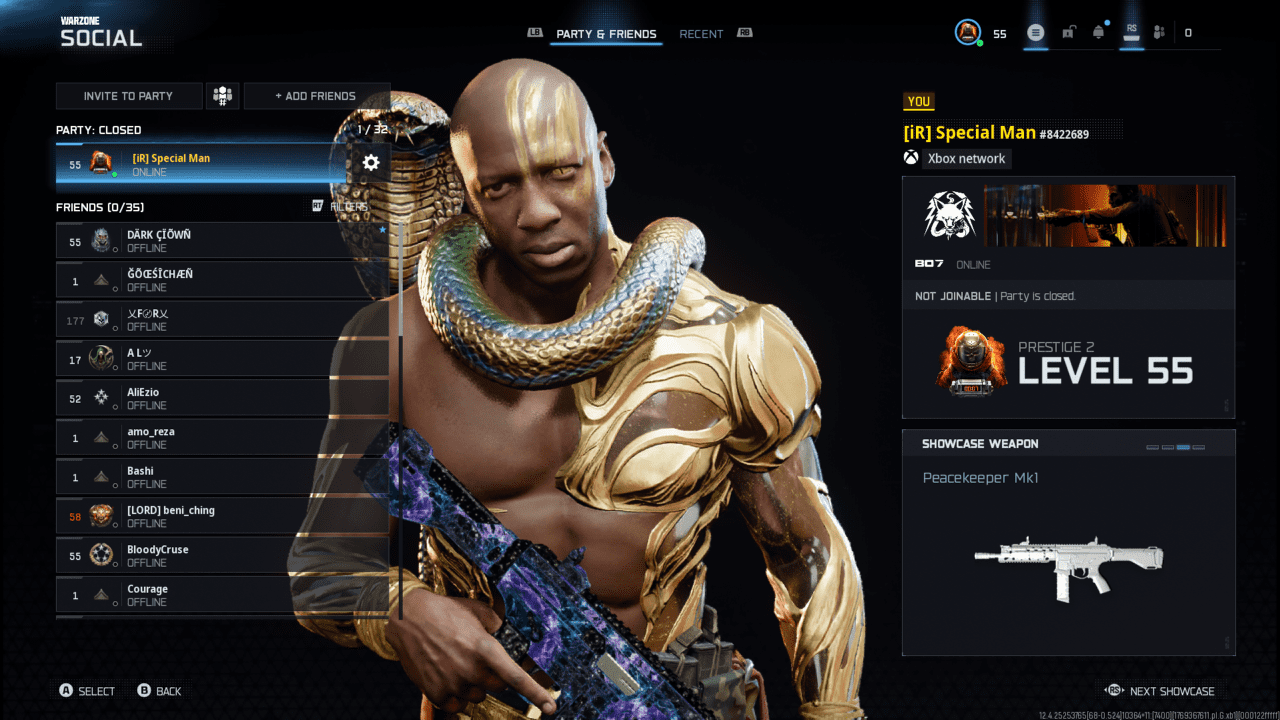Switch to the Party & Friends tab

606,34
